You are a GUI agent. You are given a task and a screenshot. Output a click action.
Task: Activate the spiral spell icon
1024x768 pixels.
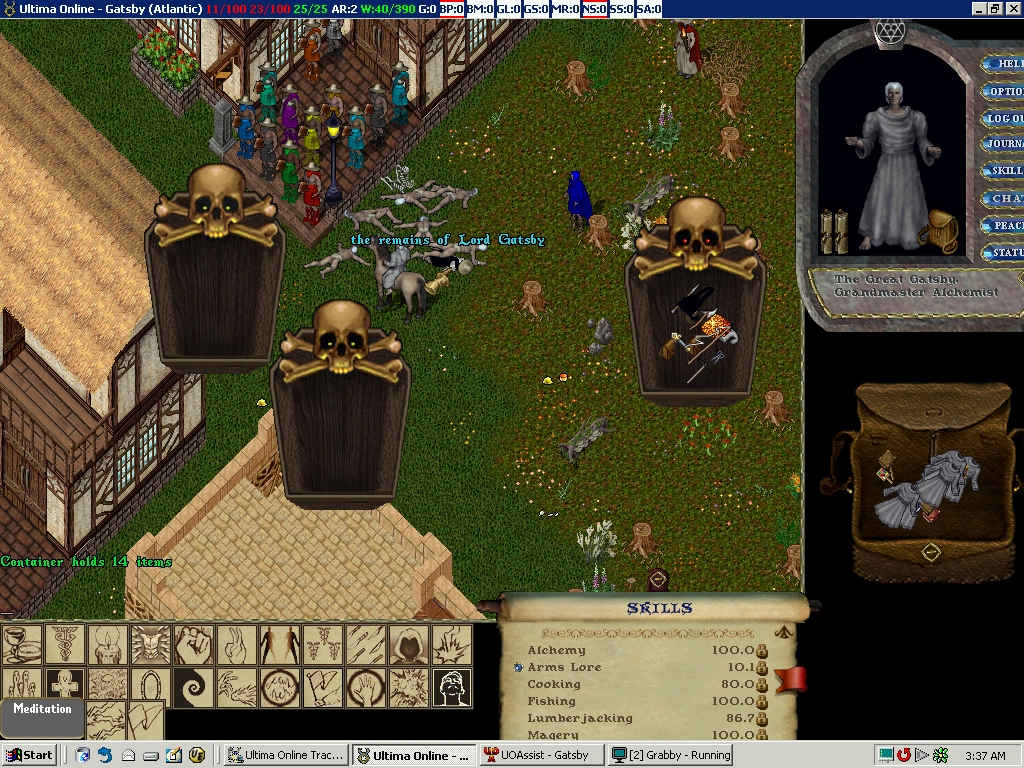(193, 688)
